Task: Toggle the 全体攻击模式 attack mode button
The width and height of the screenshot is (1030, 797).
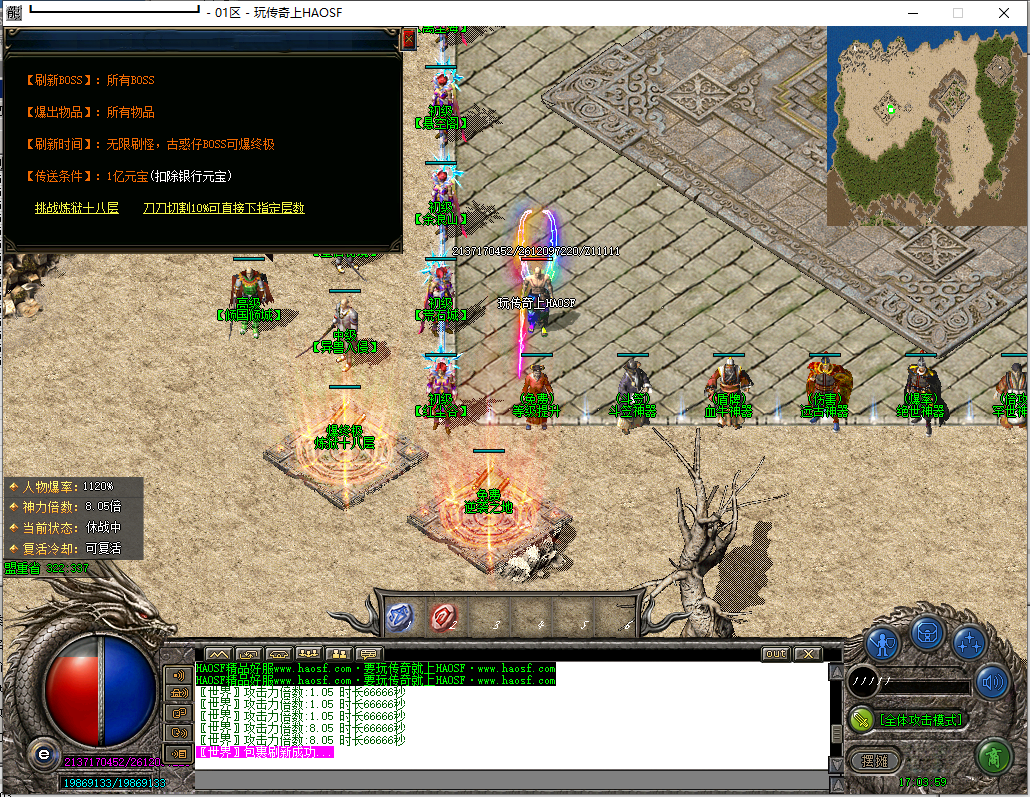Action: coord(909,719)
